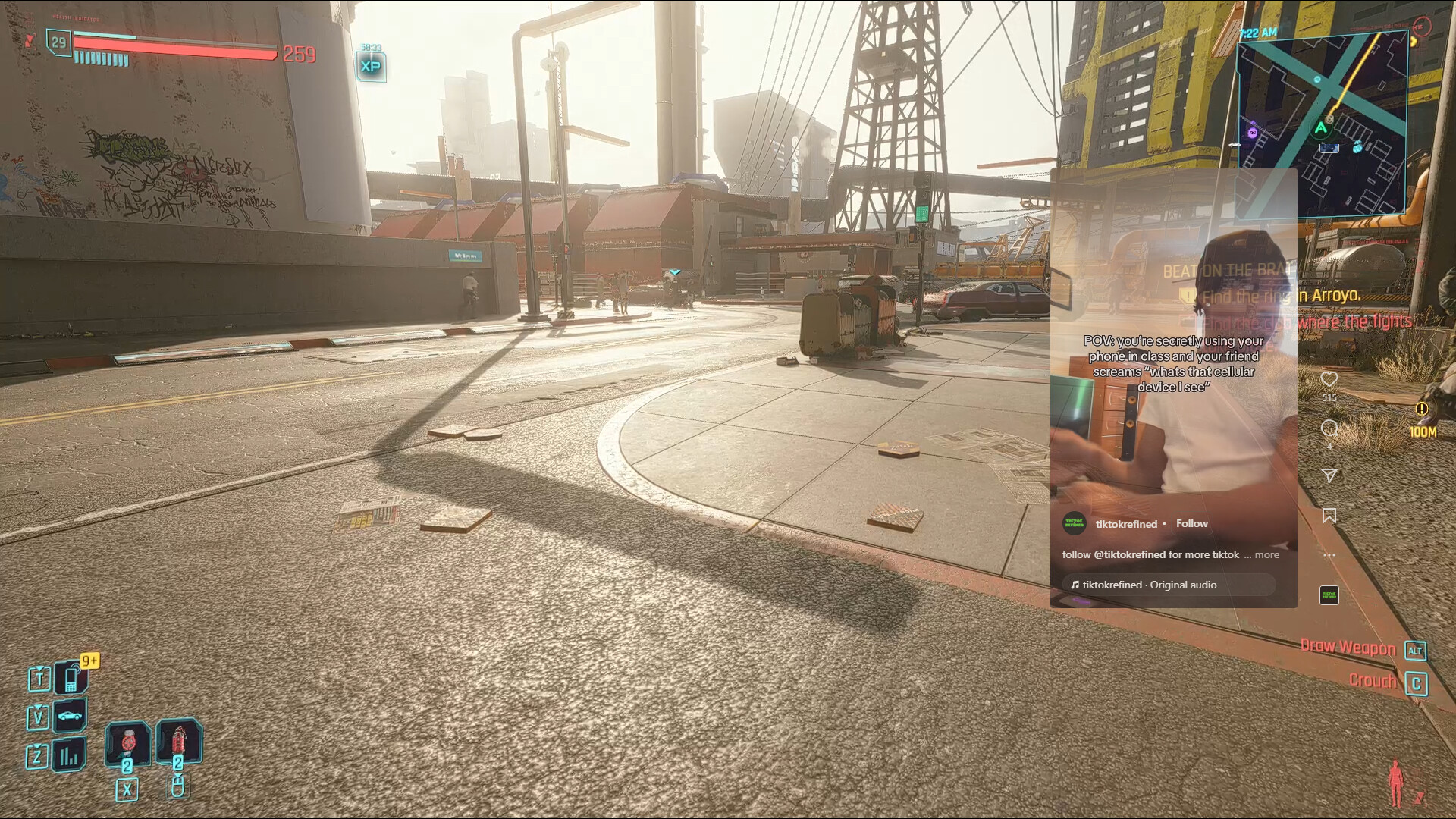
Task: Click the XP icon below the 58:33 timer
Action: click(x=370, y=67)
